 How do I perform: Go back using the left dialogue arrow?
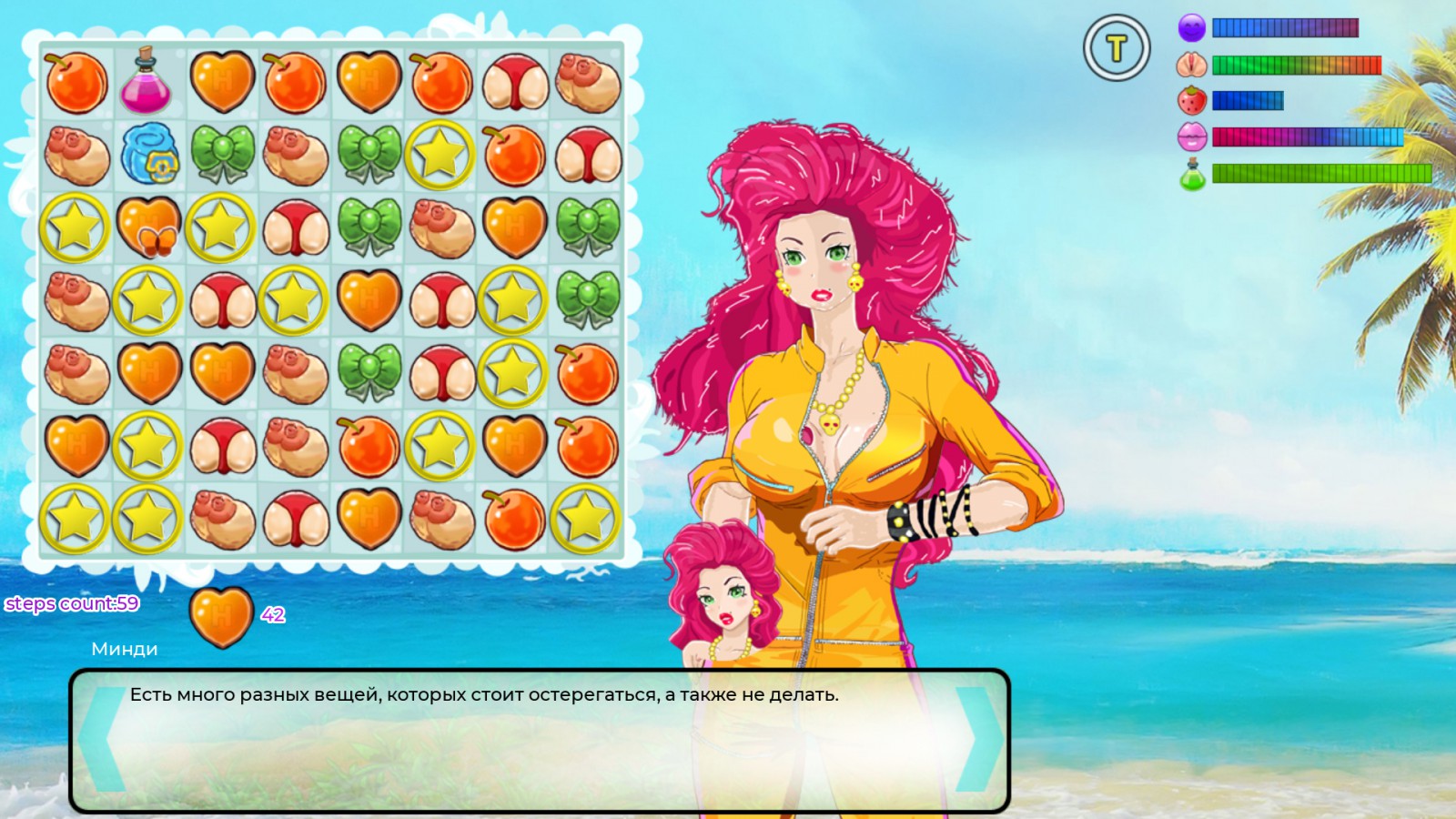(102, 739)
